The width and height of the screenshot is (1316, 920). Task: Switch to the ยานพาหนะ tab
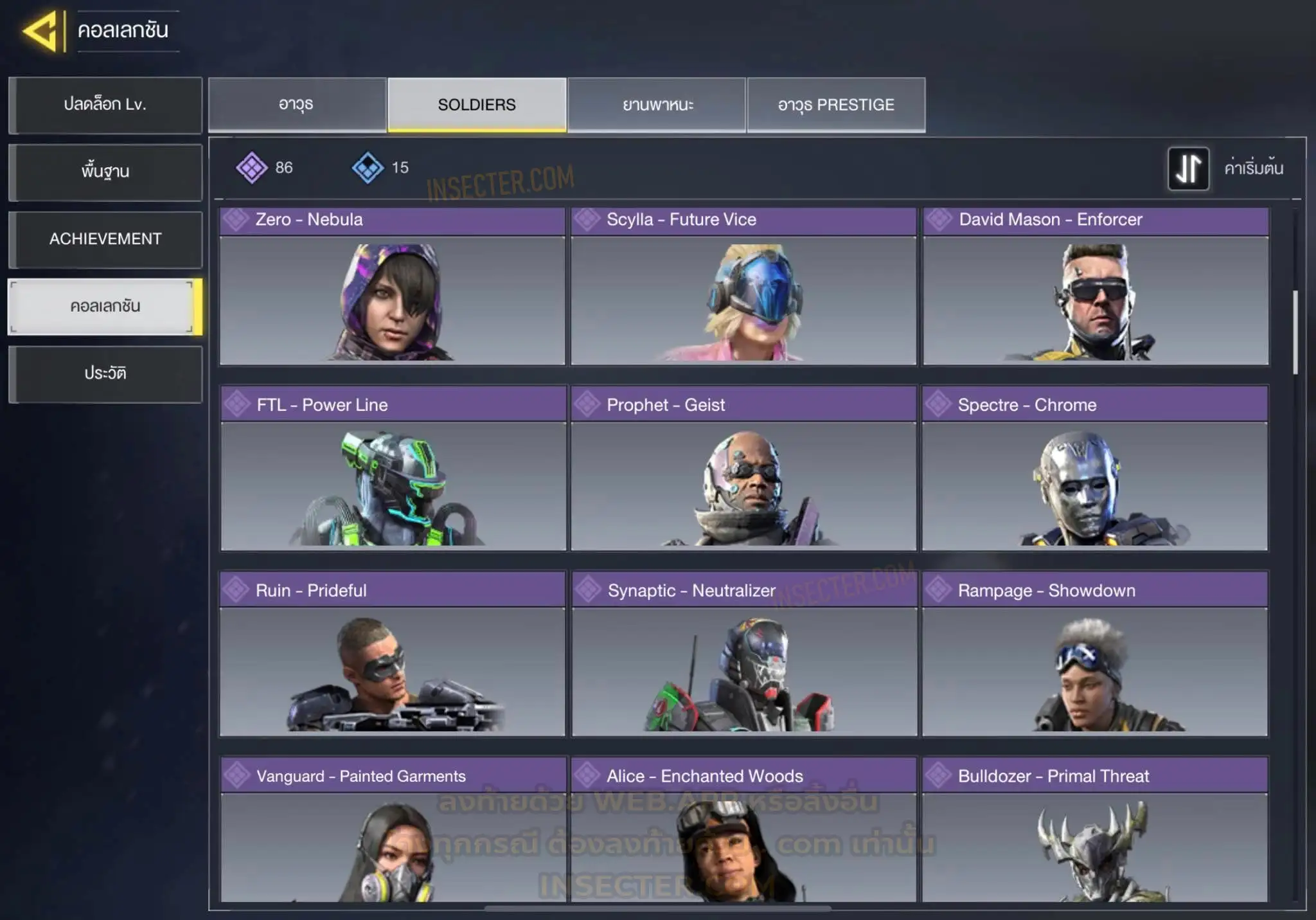tap(657, 105)
